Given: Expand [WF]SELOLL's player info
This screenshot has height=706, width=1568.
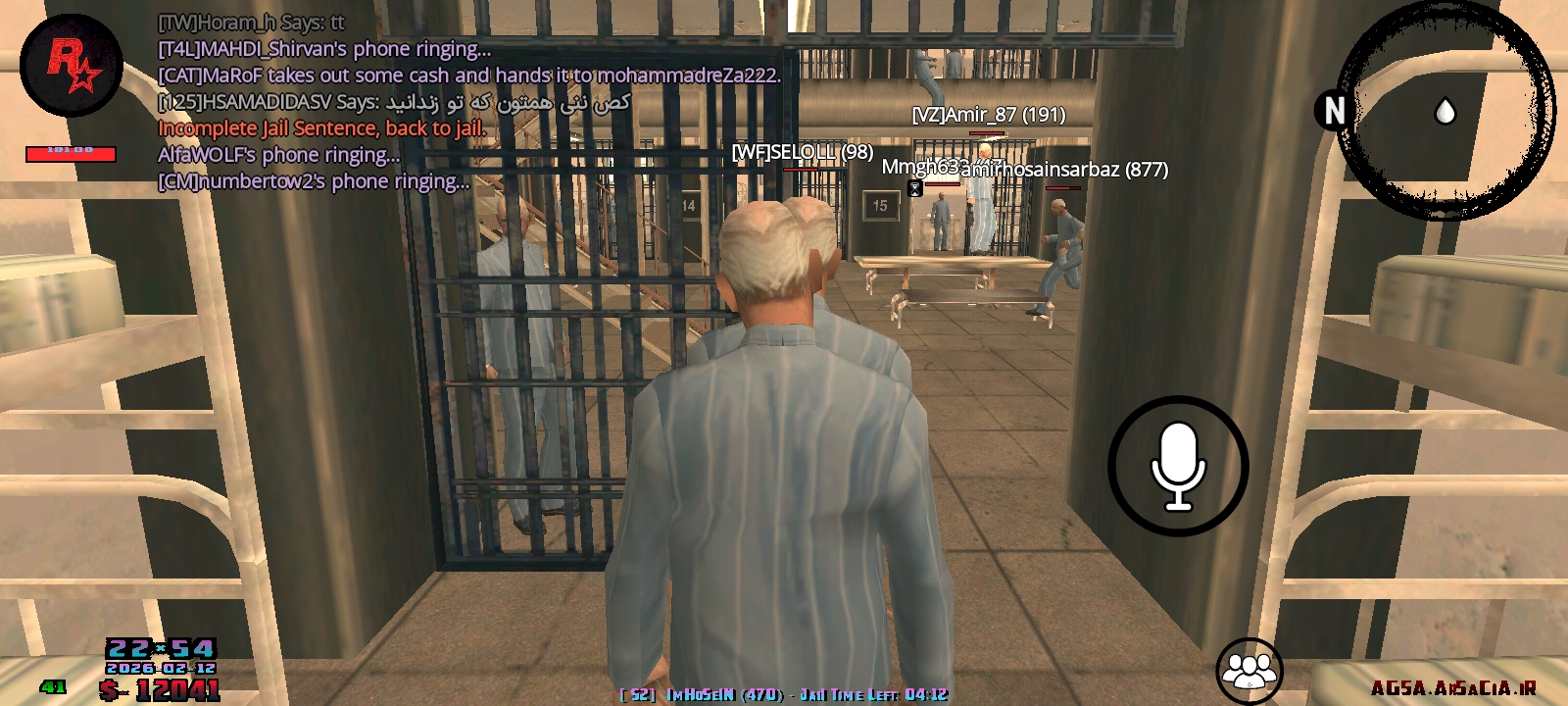Looking at the screenshot, I should point(803,152).
